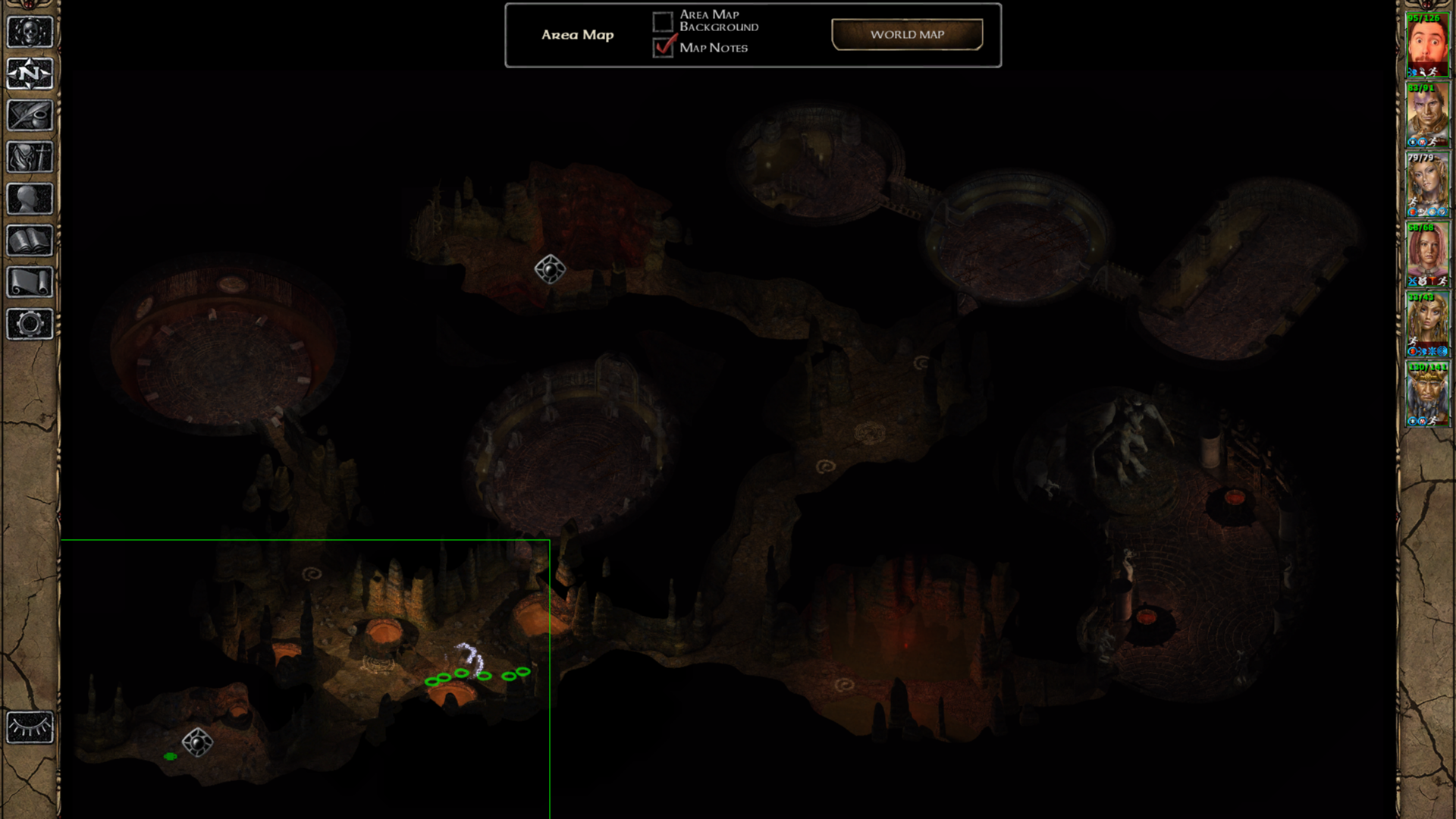Screen dimensions: 1456x819
Task: Open the World Map
Action: (907, 35)
